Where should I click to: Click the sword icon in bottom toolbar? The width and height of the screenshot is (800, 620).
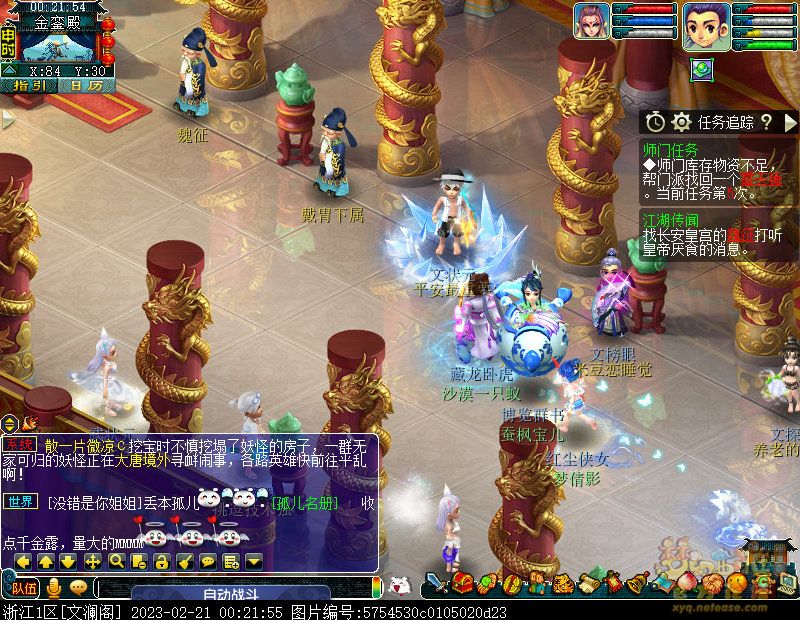point(436,582)
